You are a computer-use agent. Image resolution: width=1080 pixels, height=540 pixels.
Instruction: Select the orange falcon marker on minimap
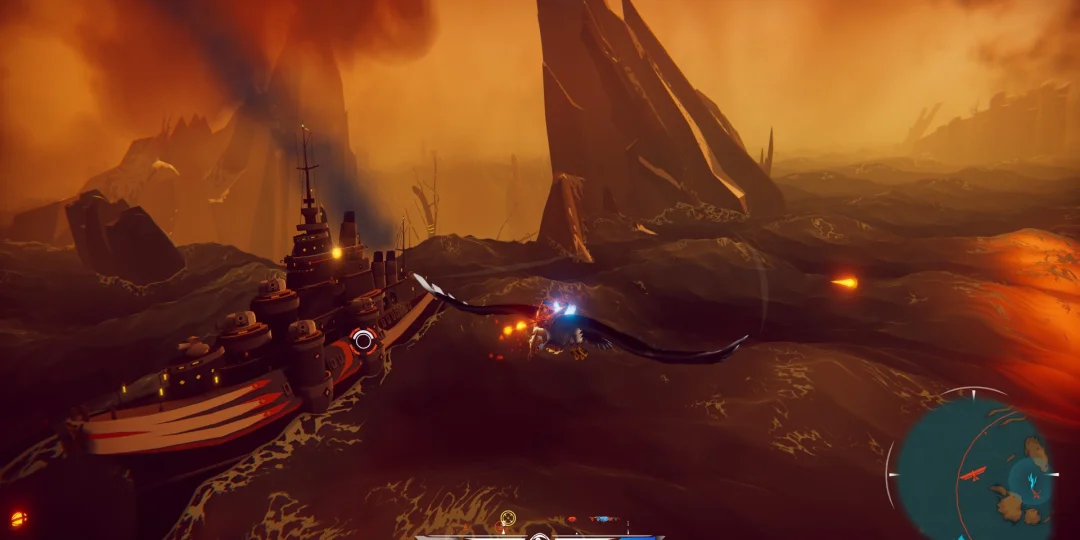coord(973,474)
